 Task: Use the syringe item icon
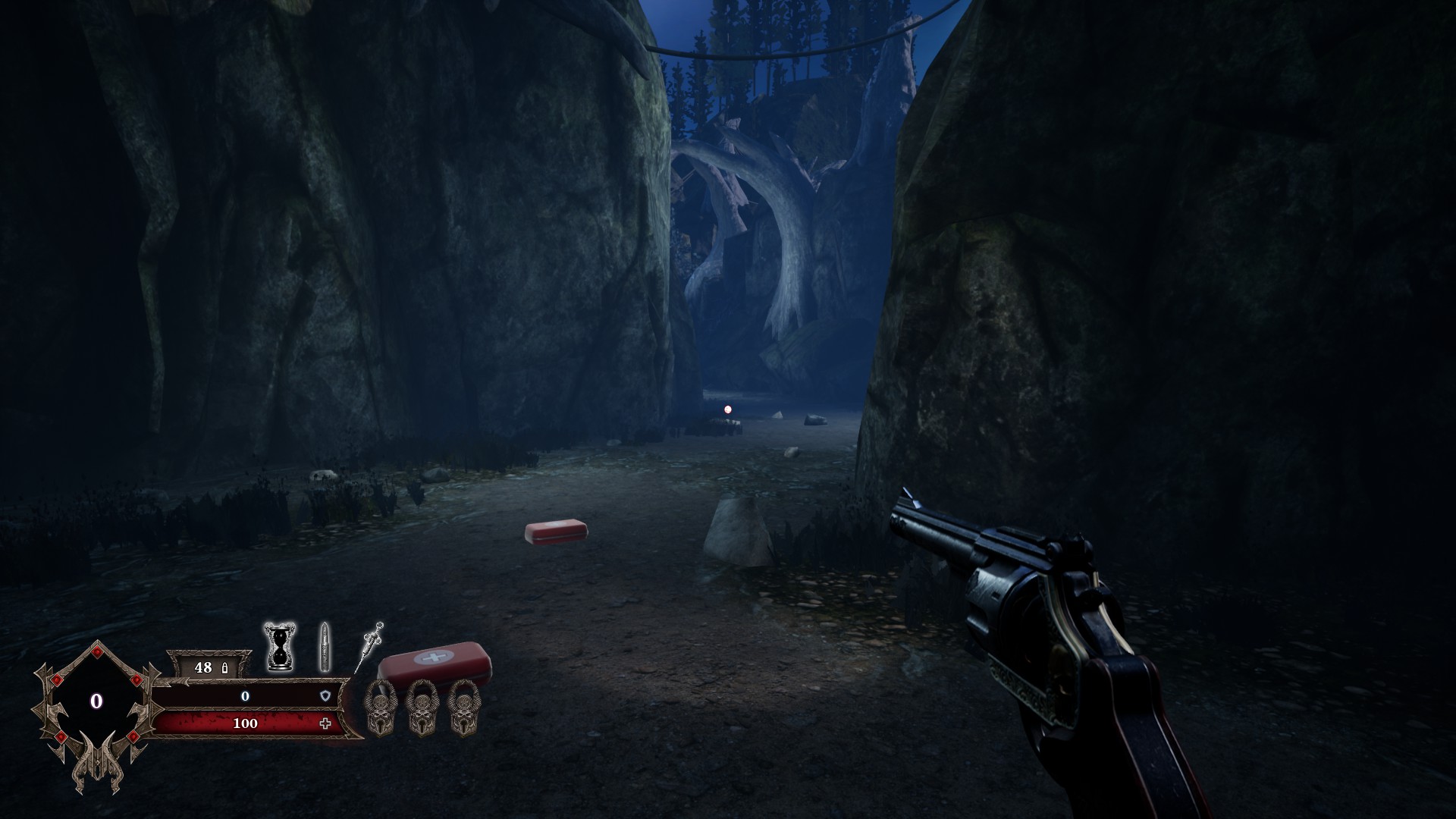pyautogui.click(x=369, y=645)
